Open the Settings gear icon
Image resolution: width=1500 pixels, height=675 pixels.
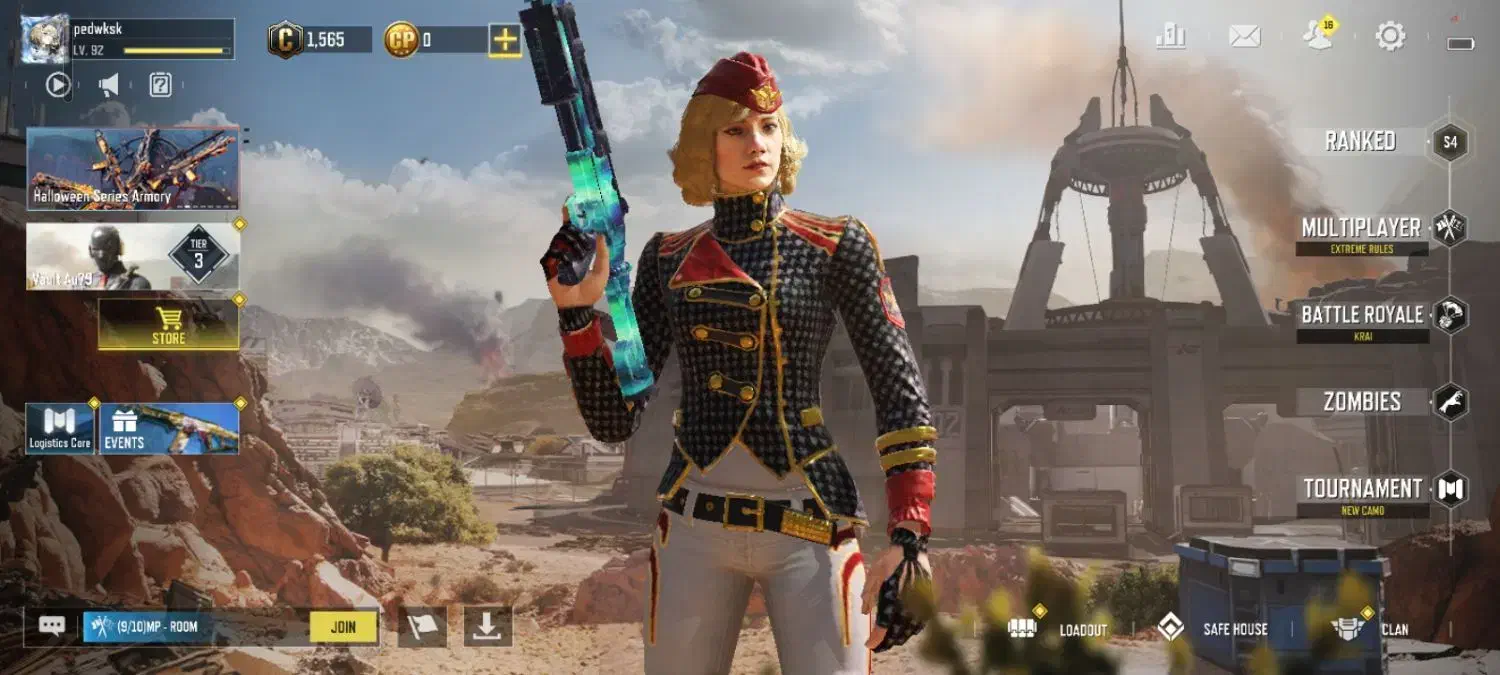pyautogui.click(x=1390, y=37)
